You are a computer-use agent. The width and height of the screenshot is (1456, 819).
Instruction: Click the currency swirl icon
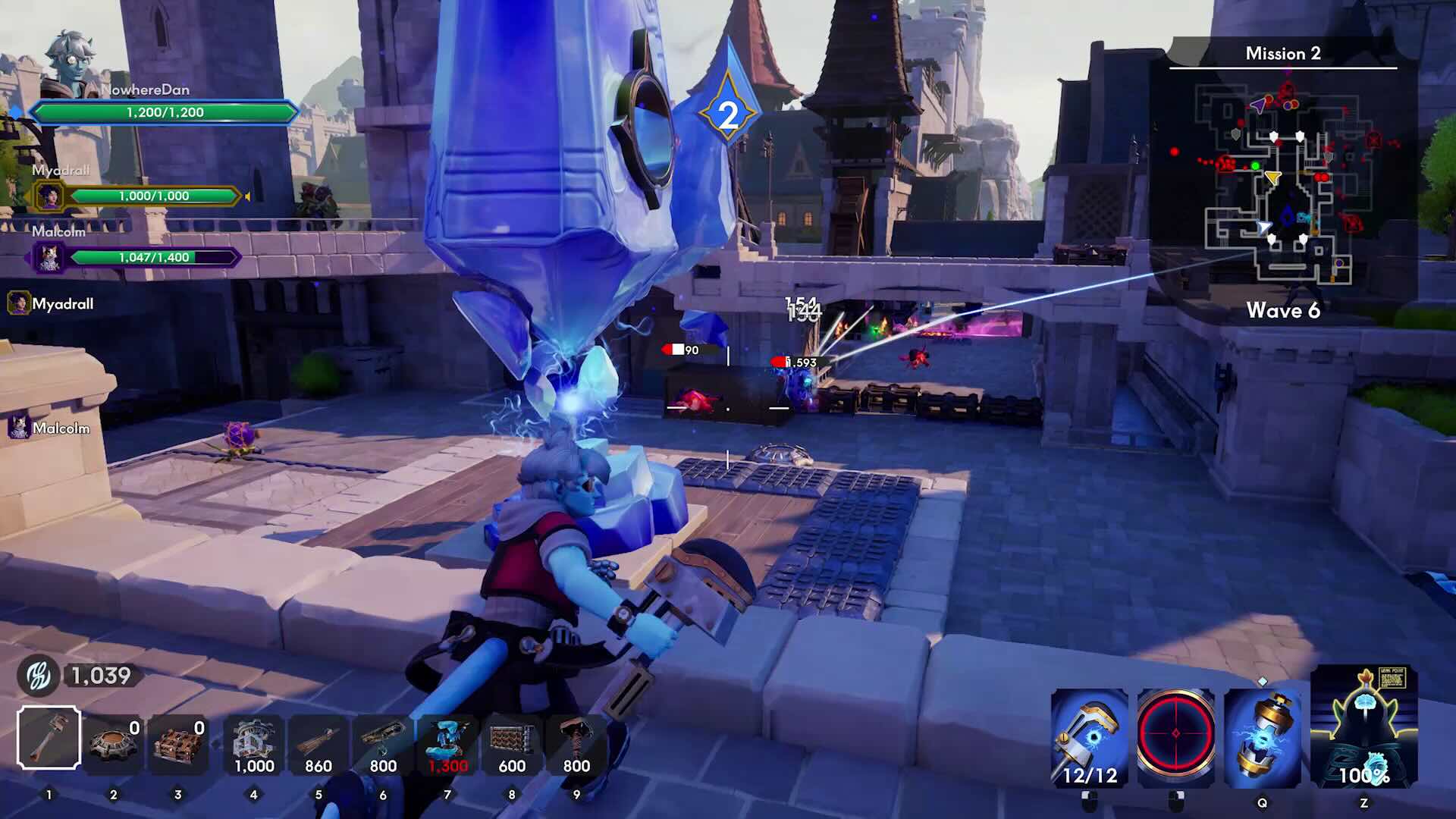(x=38, y=676)
